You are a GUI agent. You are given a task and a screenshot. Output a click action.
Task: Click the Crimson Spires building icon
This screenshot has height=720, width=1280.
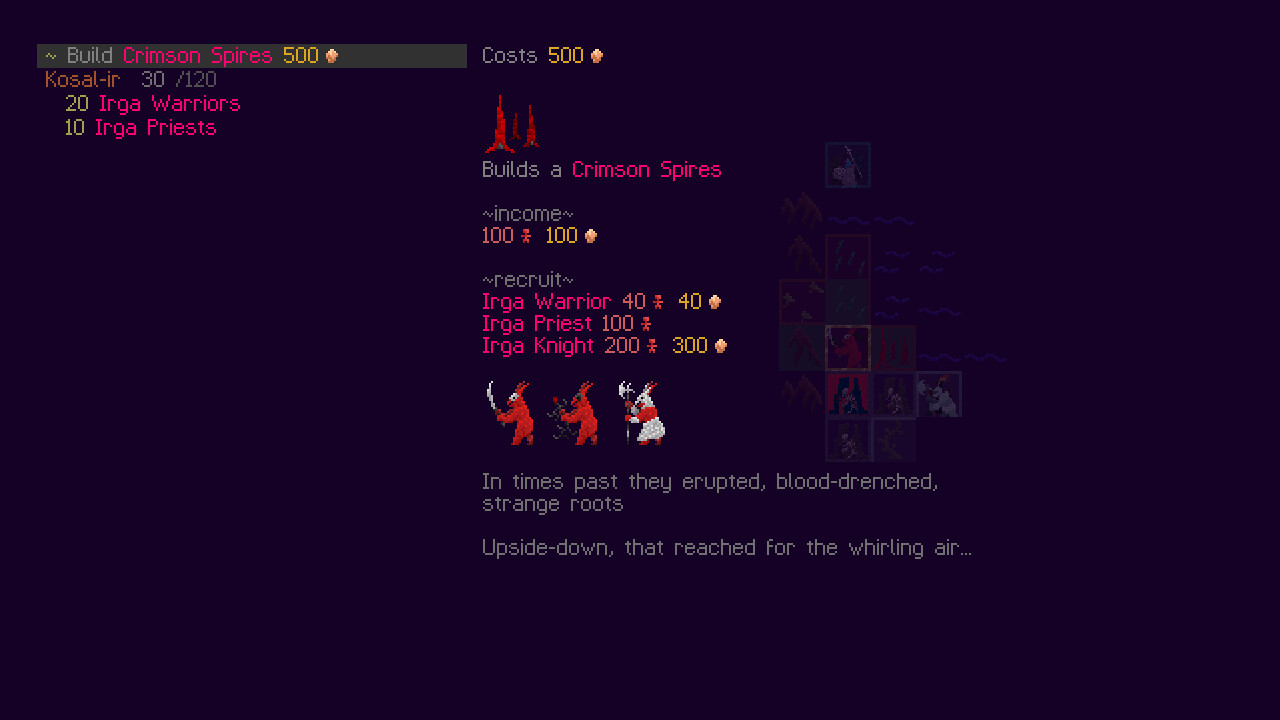pyautogui.click(x=512, y=120)
